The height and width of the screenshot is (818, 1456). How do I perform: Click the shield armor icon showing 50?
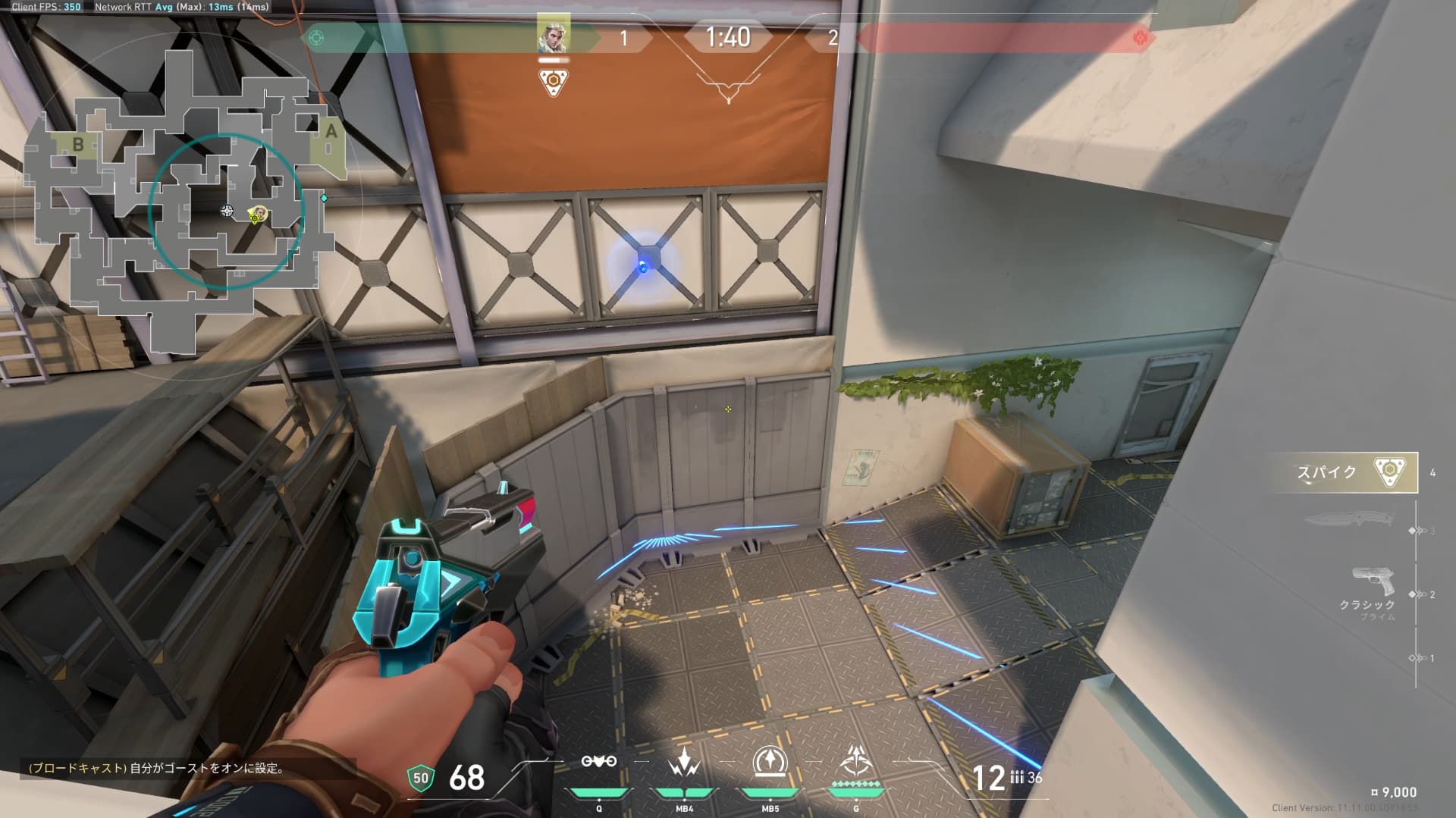(x=421, y=777)
